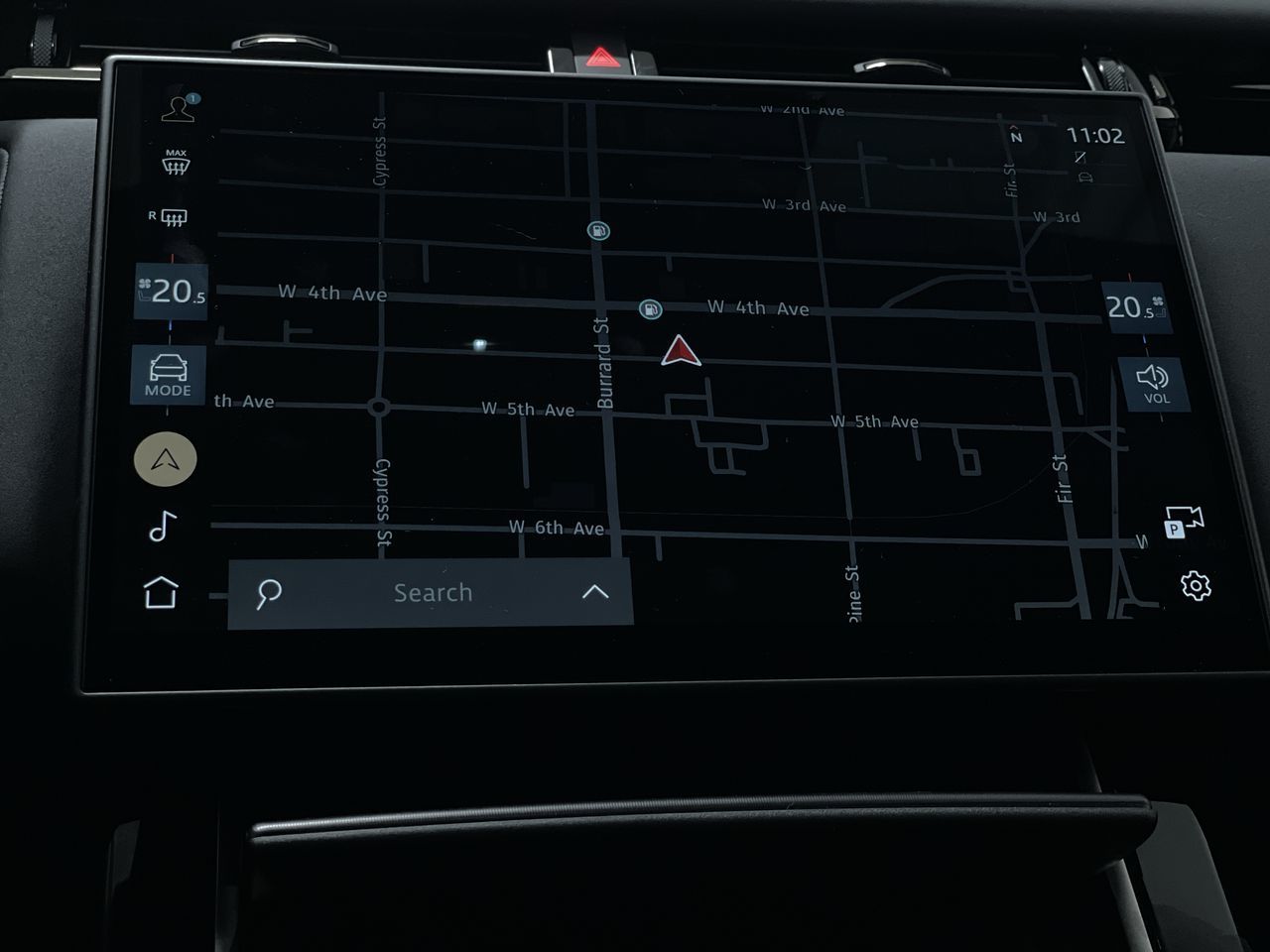This screenshot has height=952, width=1270.
Task: Open the VOL volume control
Action: (1154, 383)
